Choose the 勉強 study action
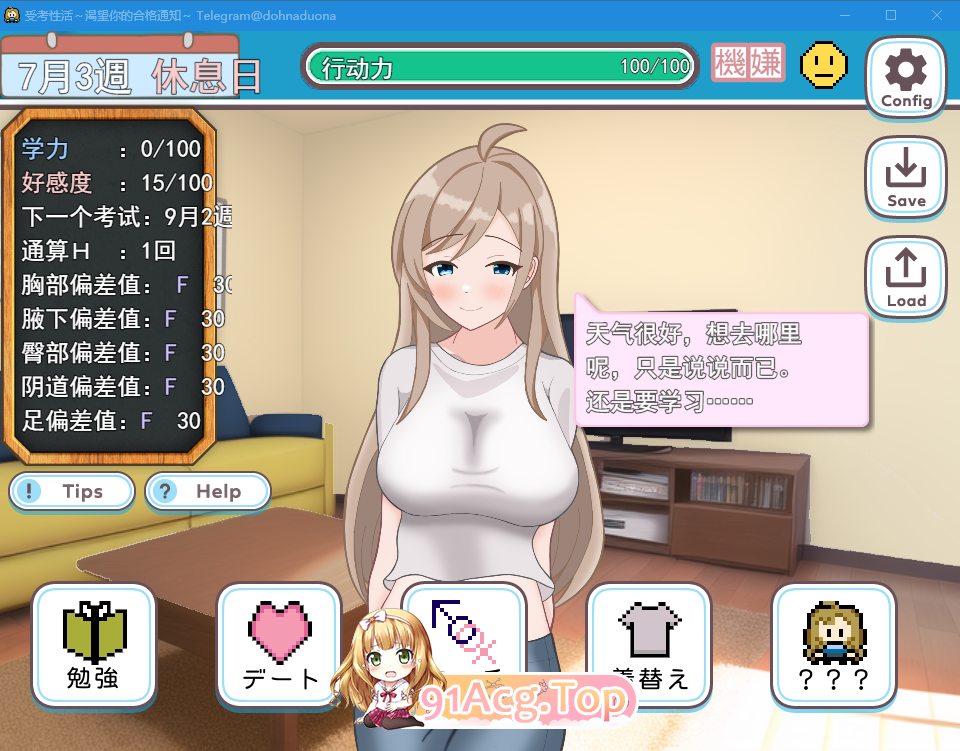The width and height of the screenshot is (960, 751). (94, 646)
